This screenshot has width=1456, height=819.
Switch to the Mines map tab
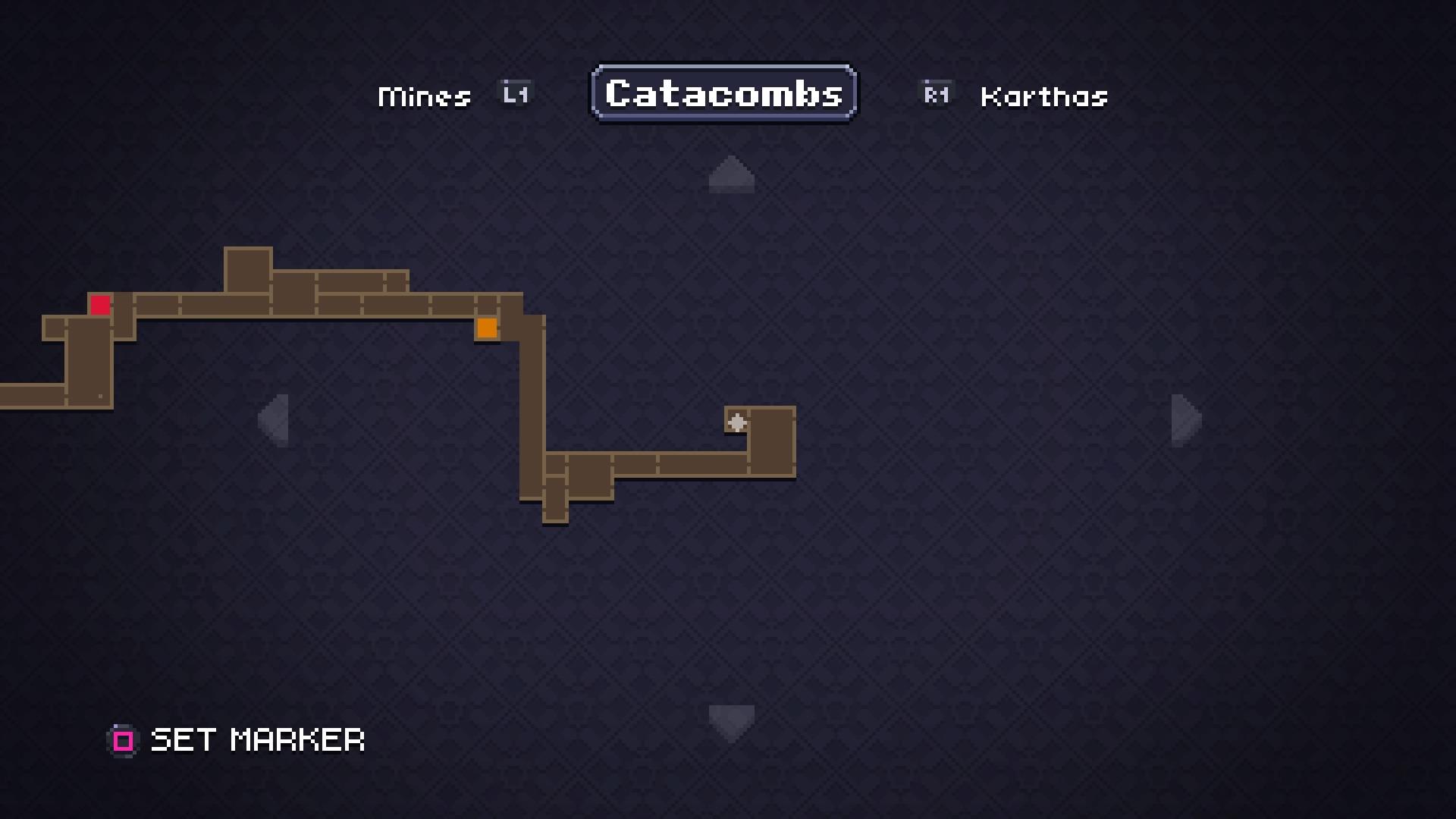424,95
